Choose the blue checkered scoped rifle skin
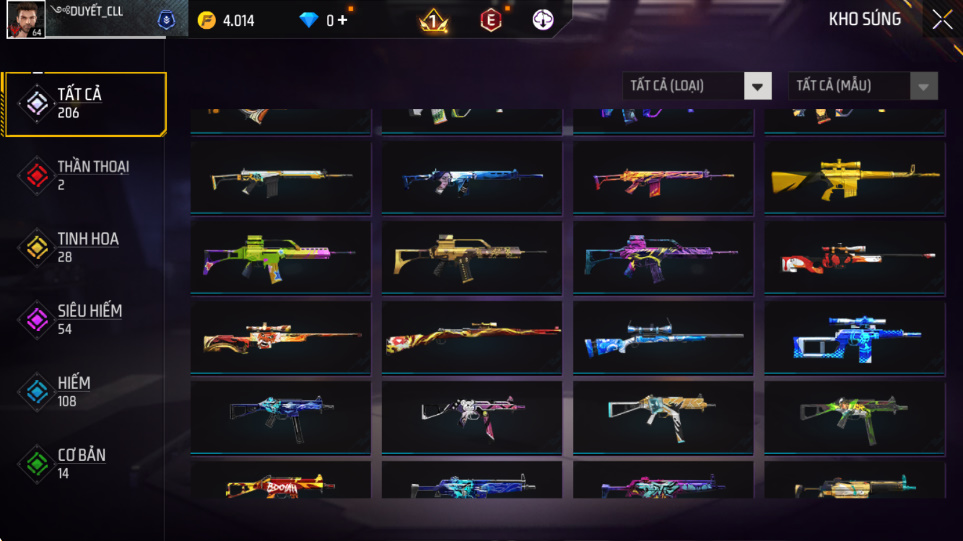This screenshot has height=541, width=963. pos(855,338)
